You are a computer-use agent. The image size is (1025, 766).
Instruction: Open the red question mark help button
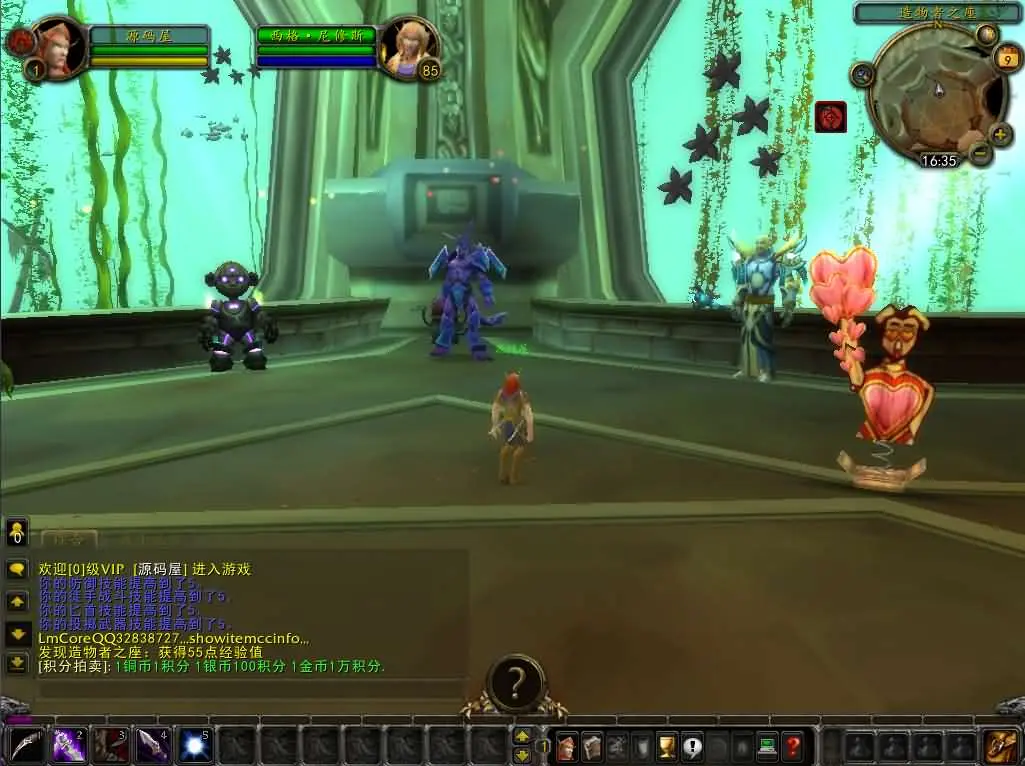[791, 746]
